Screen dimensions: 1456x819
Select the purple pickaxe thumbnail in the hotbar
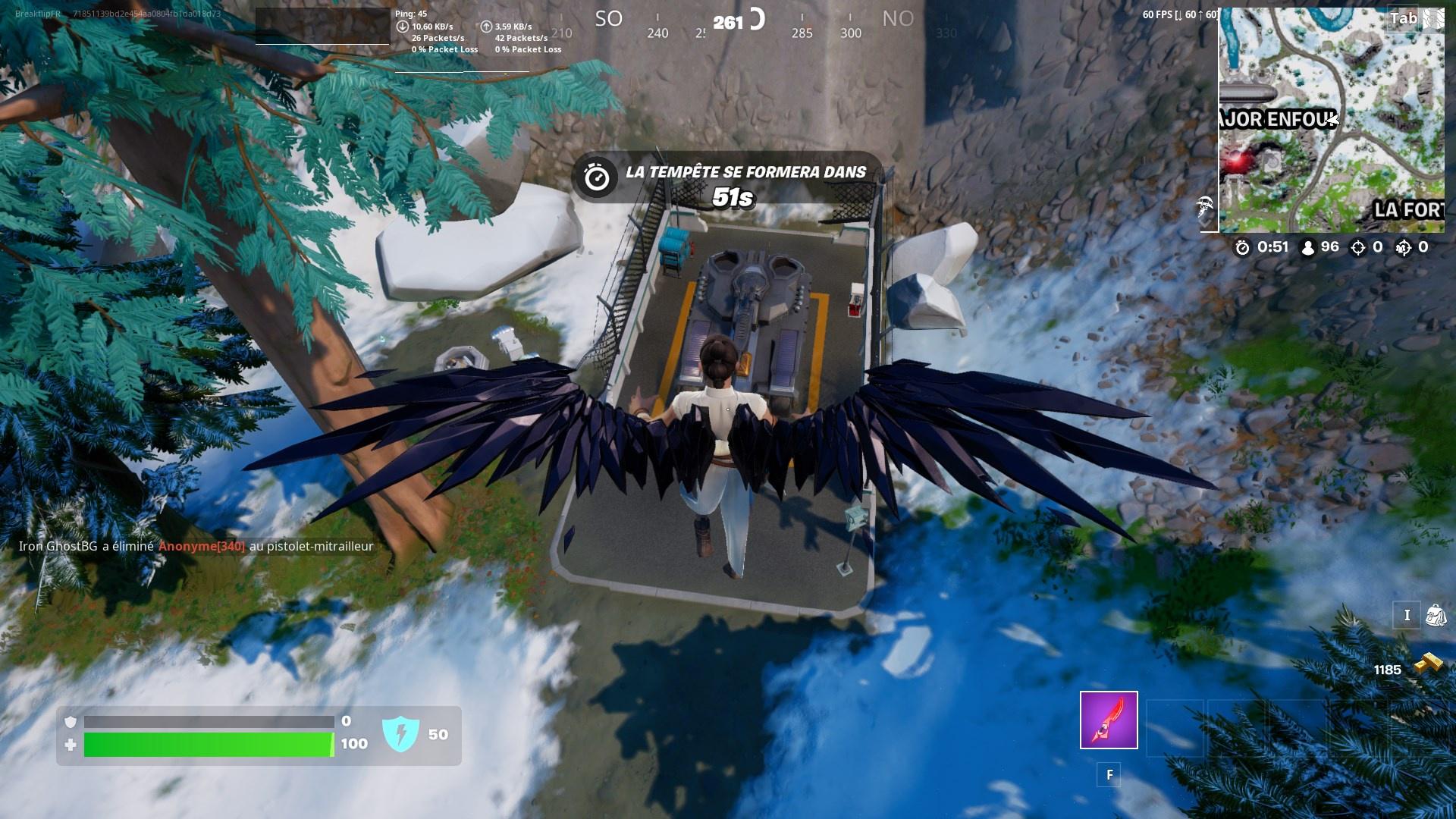(1109, 720)
